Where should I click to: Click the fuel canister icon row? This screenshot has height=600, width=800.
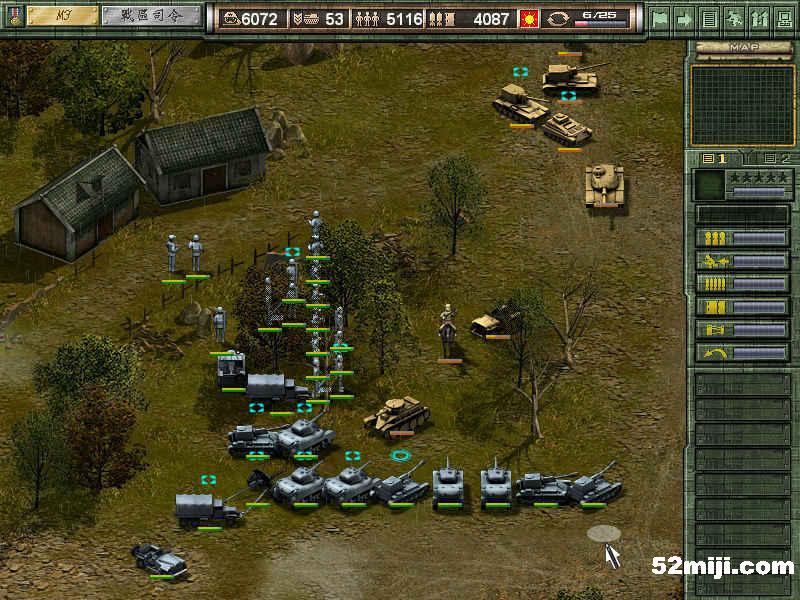point(742,330)
